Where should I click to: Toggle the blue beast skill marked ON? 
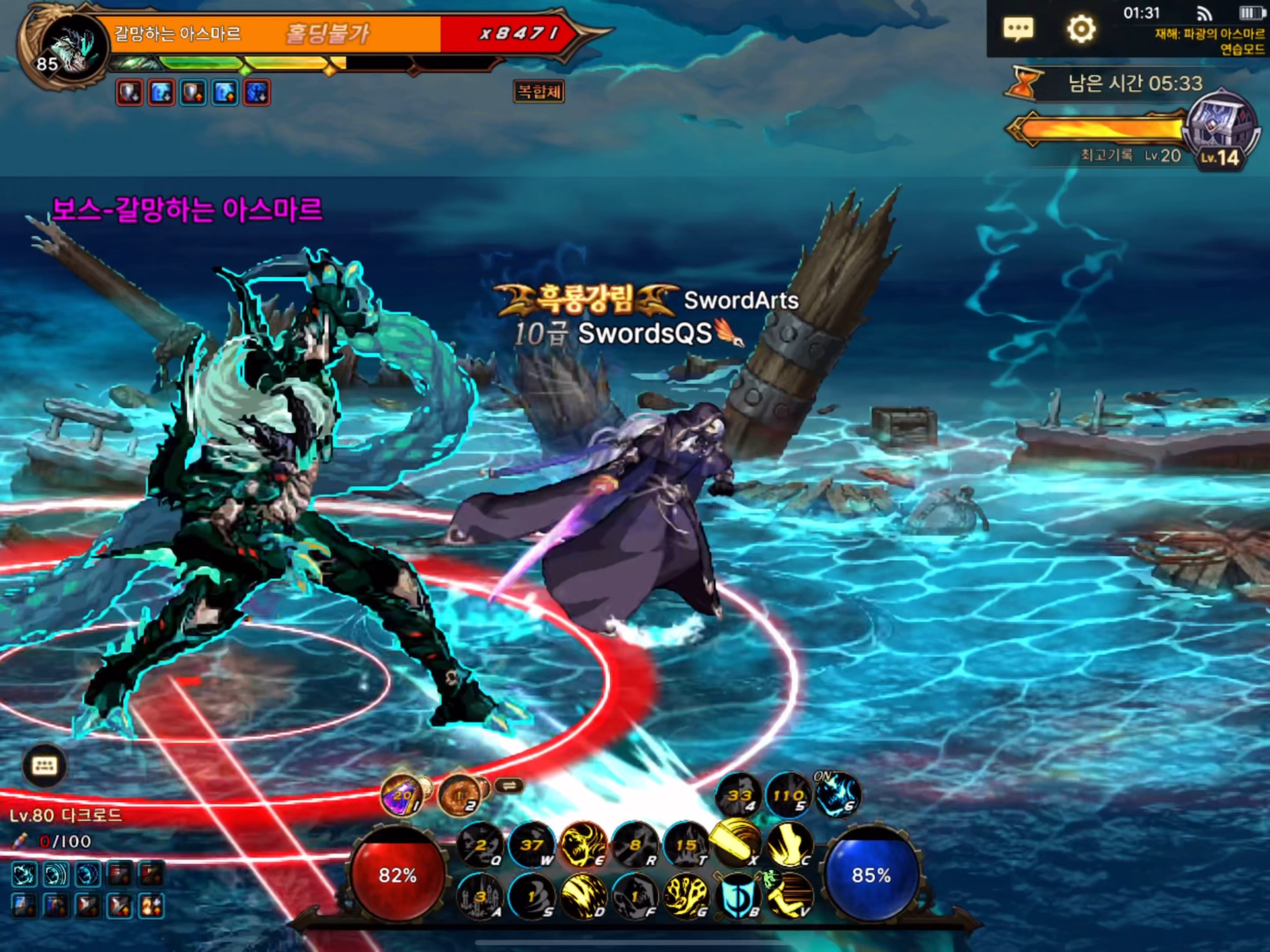pyautogui.click(x=838, y=796)
